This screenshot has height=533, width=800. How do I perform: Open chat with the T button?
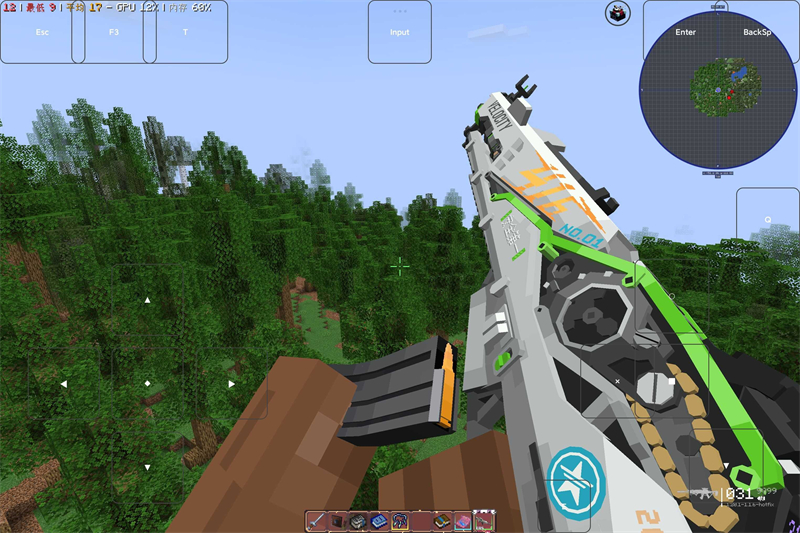(x=185, y=32)
